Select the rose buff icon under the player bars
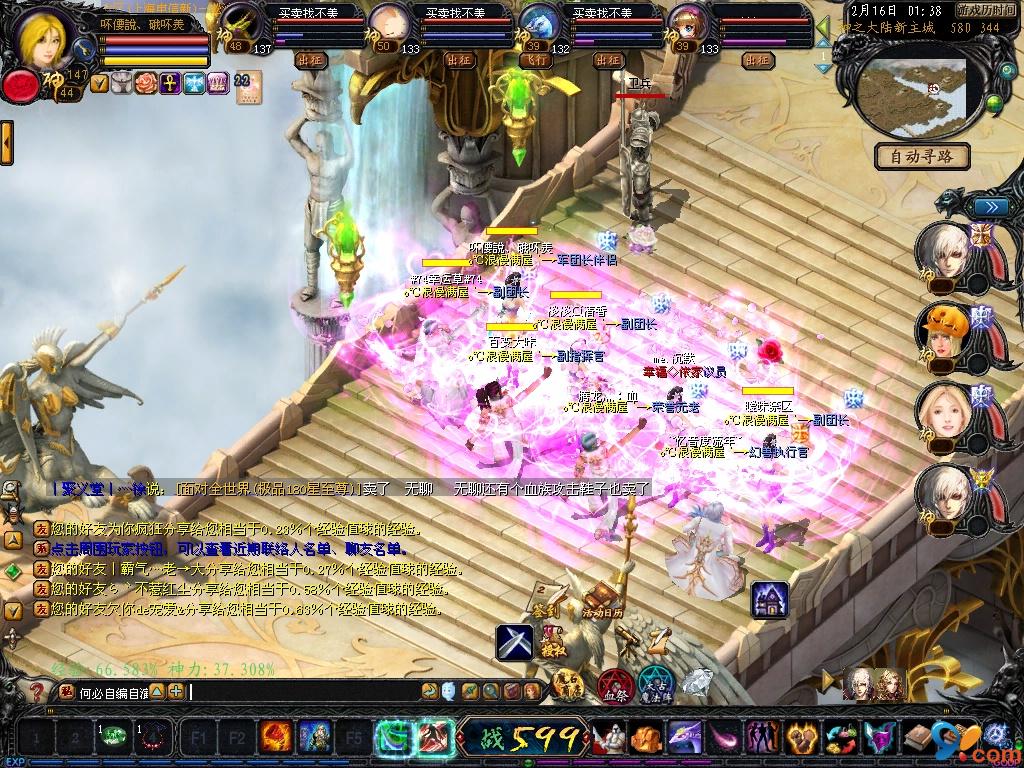Viewport: 1024px width, 768px height. 146,83
